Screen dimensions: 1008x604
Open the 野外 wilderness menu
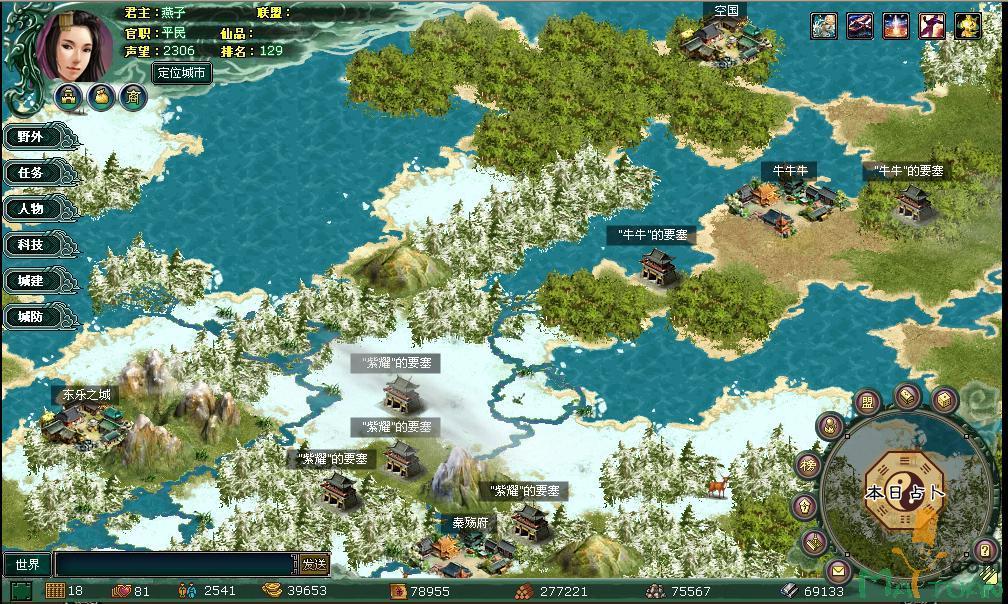tap(31, 137)
